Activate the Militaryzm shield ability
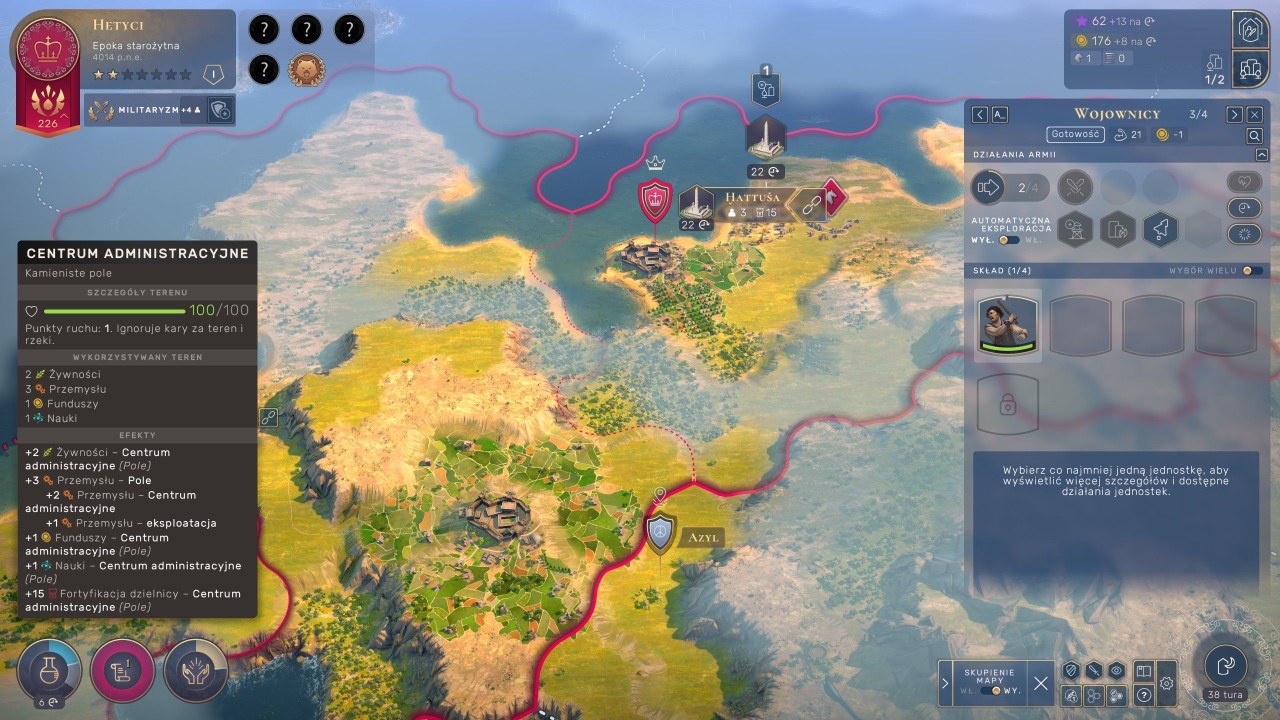 [221, 110]
